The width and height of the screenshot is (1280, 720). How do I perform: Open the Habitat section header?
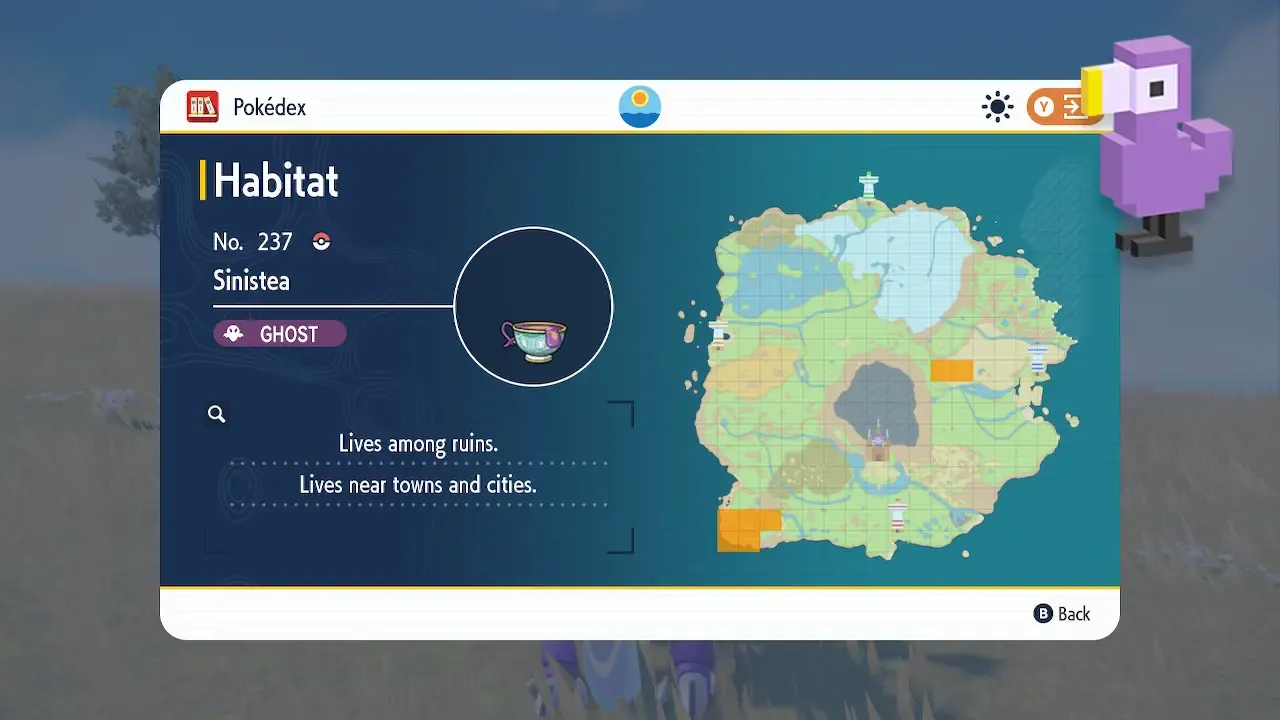coord(277,181)
